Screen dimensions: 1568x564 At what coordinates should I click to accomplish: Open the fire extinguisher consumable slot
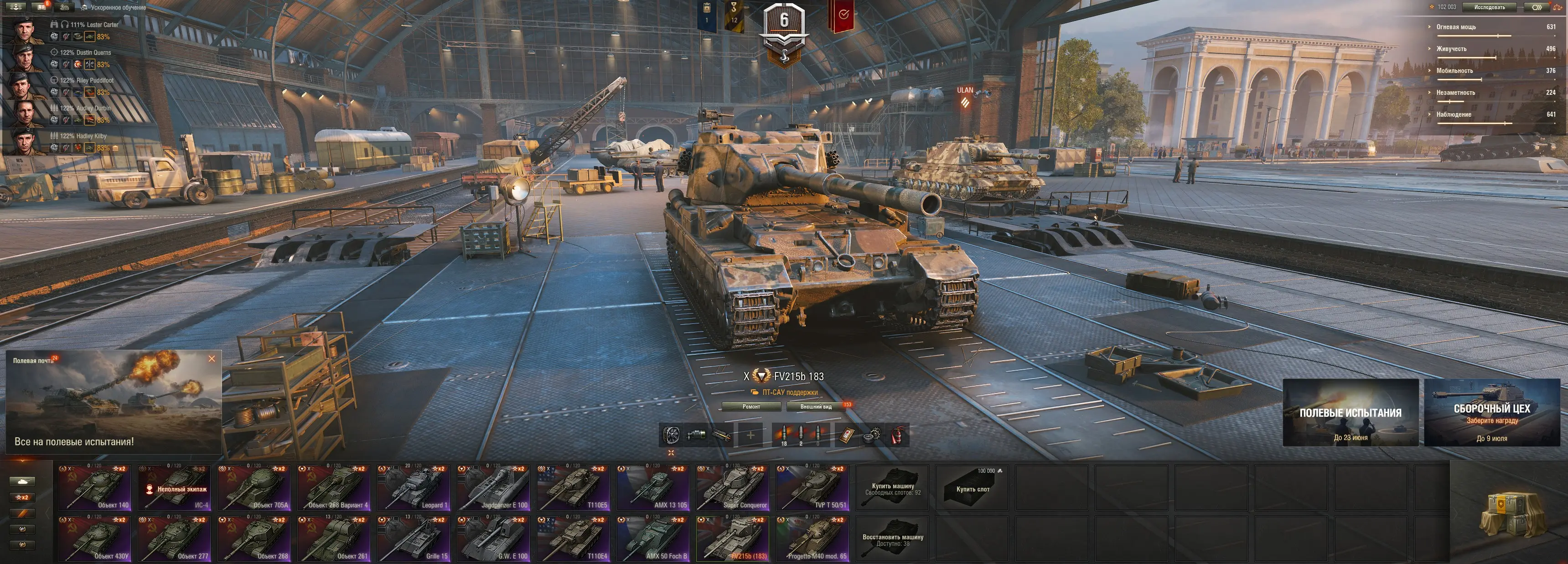pyautogui.click(x=897, y=435)
